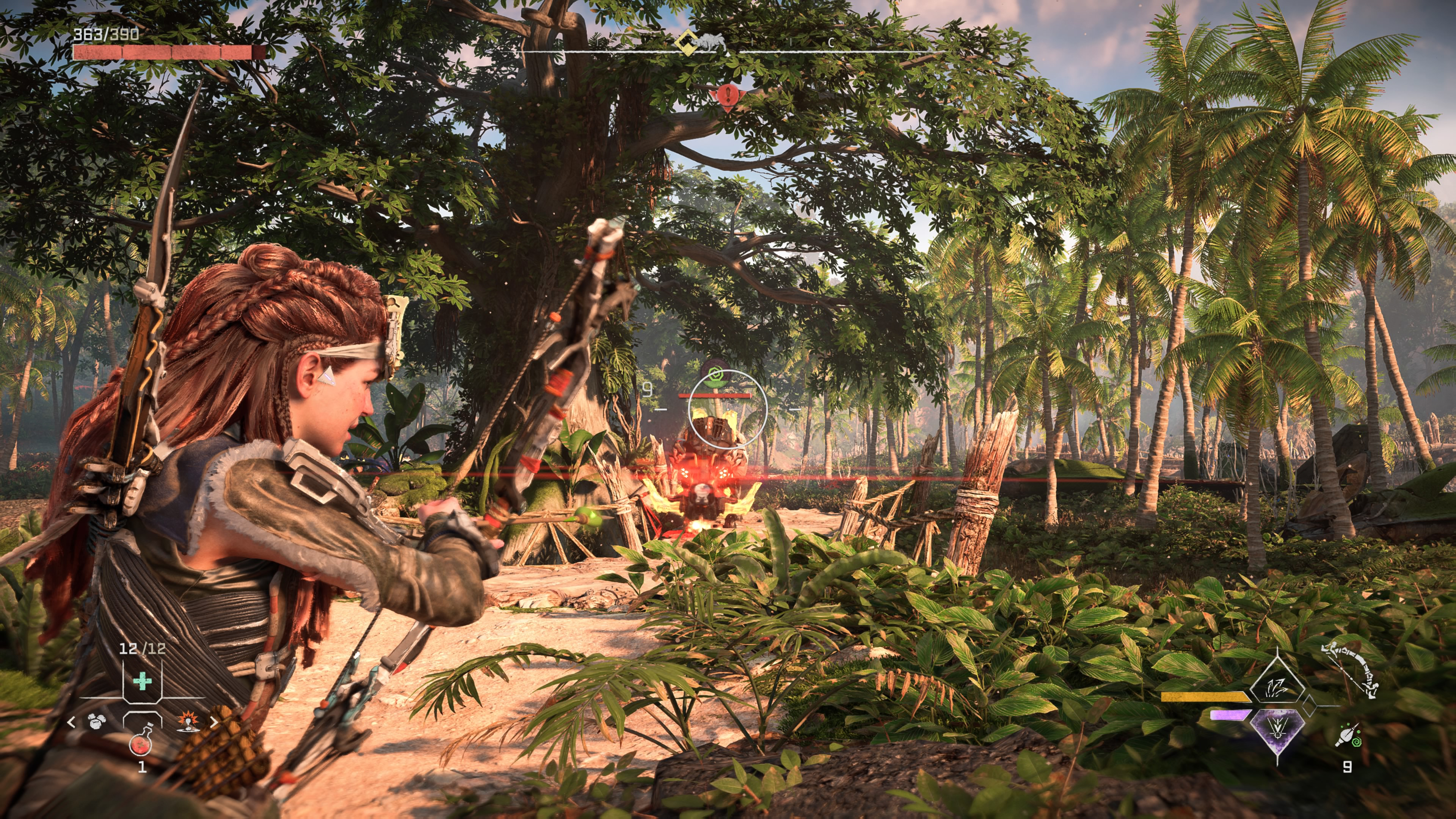
Task: Cycle tool belt left with the arrow
Action: pos(71,722)
